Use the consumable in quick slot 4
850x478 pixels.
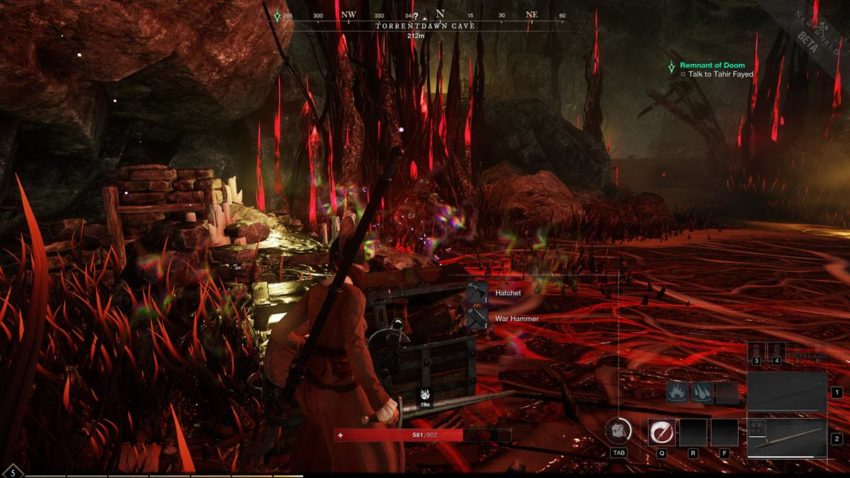(775, 351)
